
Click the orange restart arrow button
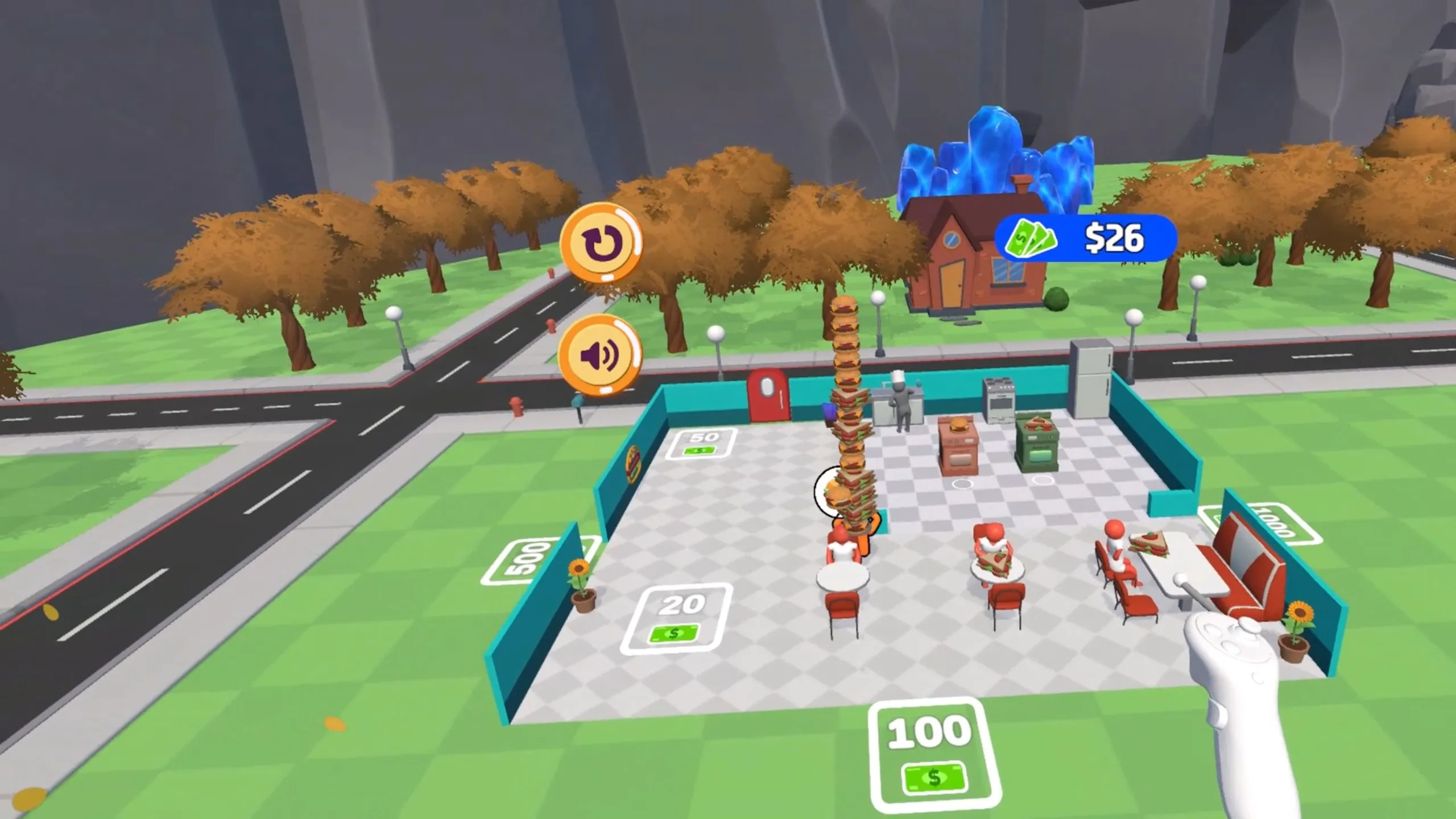point(600,242)
